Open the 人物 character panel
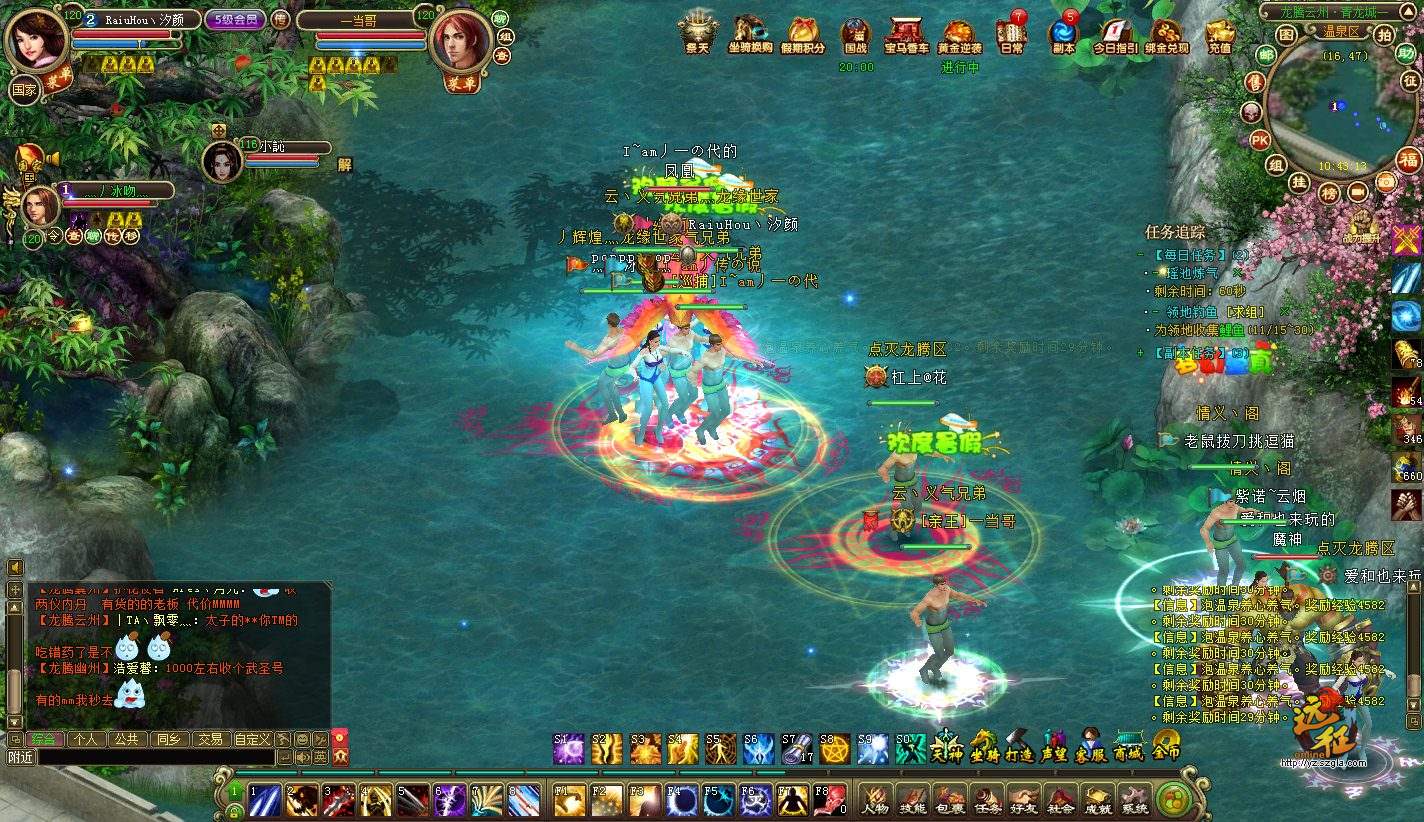 point(876,799)
